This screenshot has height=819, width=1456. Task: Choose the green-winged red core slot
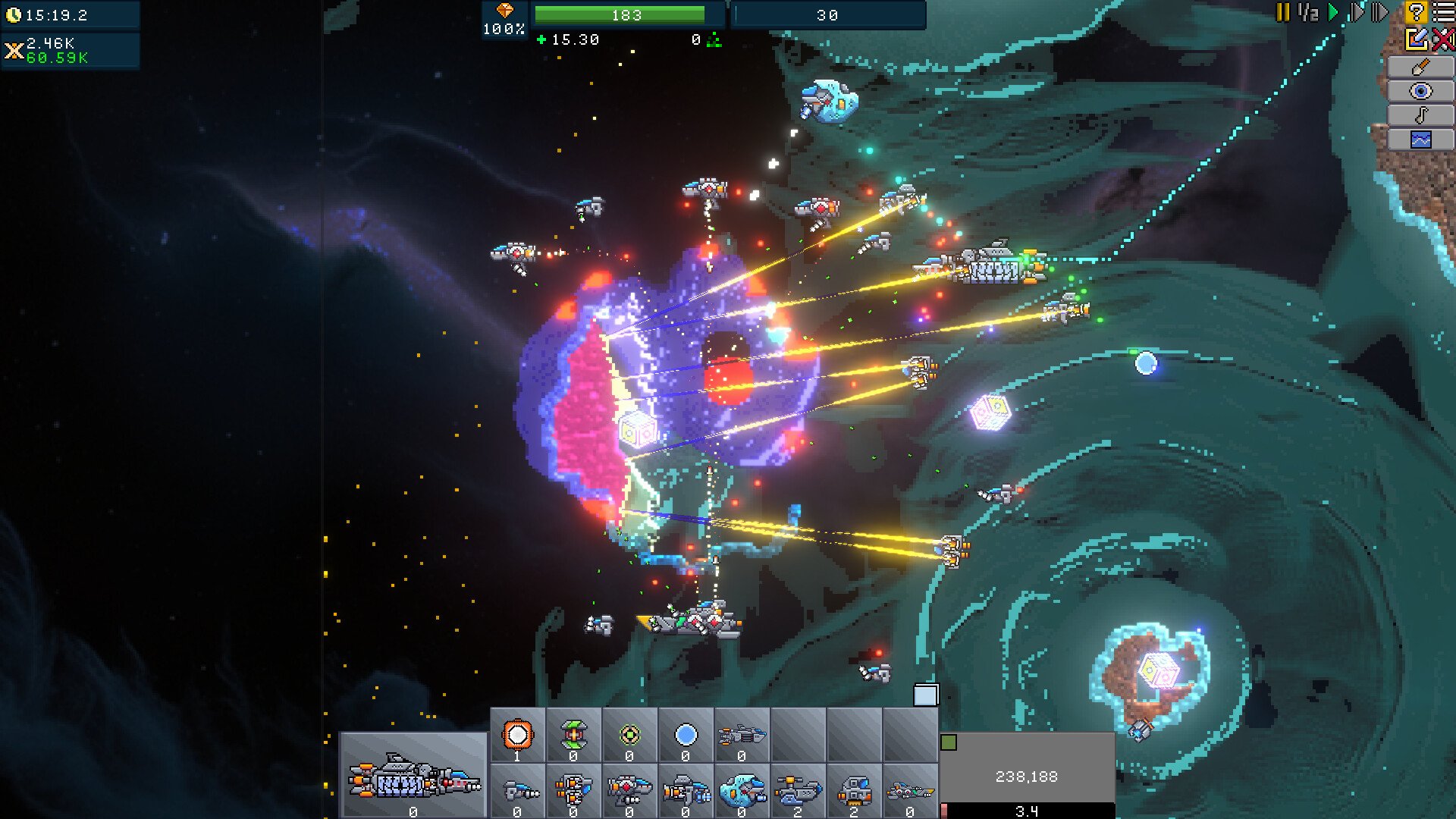[573, 735]
